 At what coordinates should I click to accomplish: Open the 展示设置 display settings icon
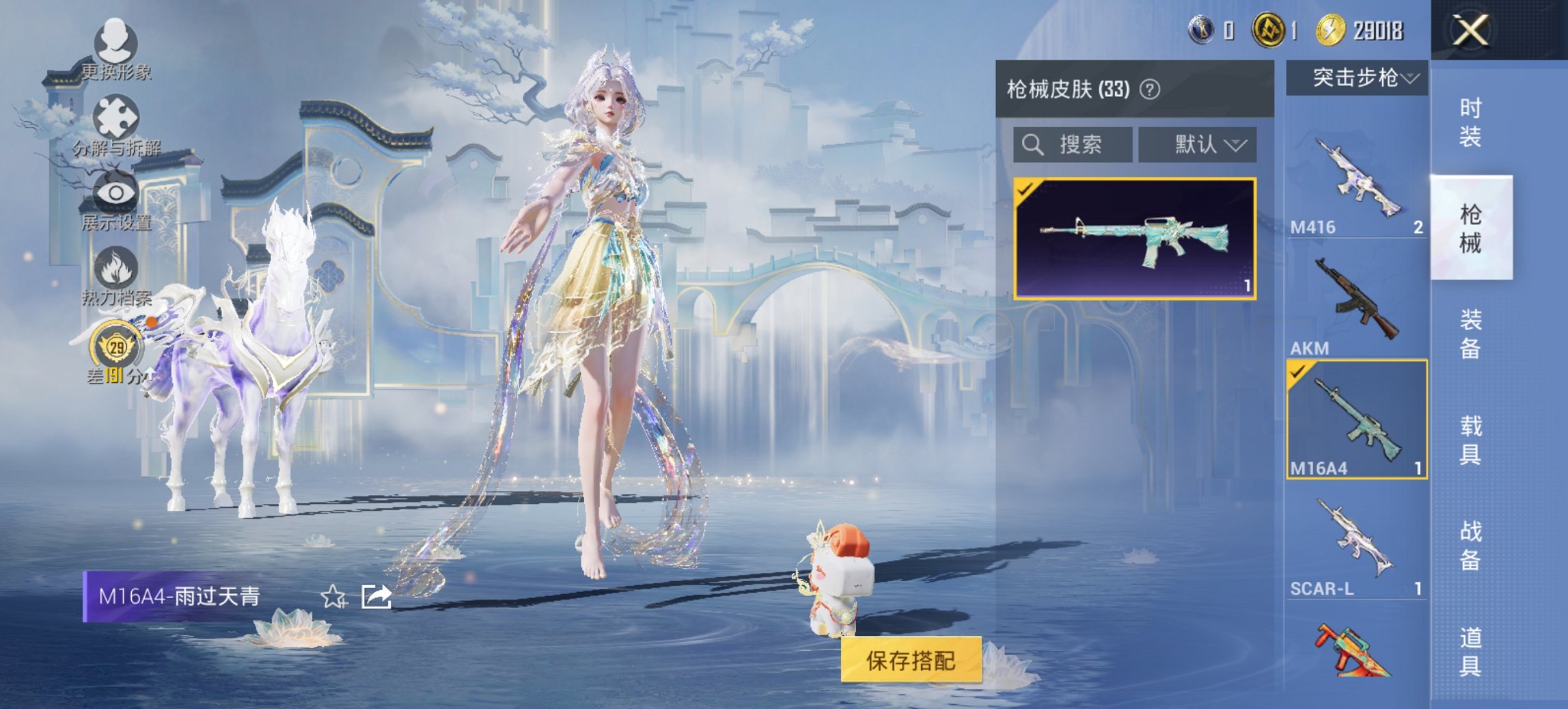pos(116,192)
